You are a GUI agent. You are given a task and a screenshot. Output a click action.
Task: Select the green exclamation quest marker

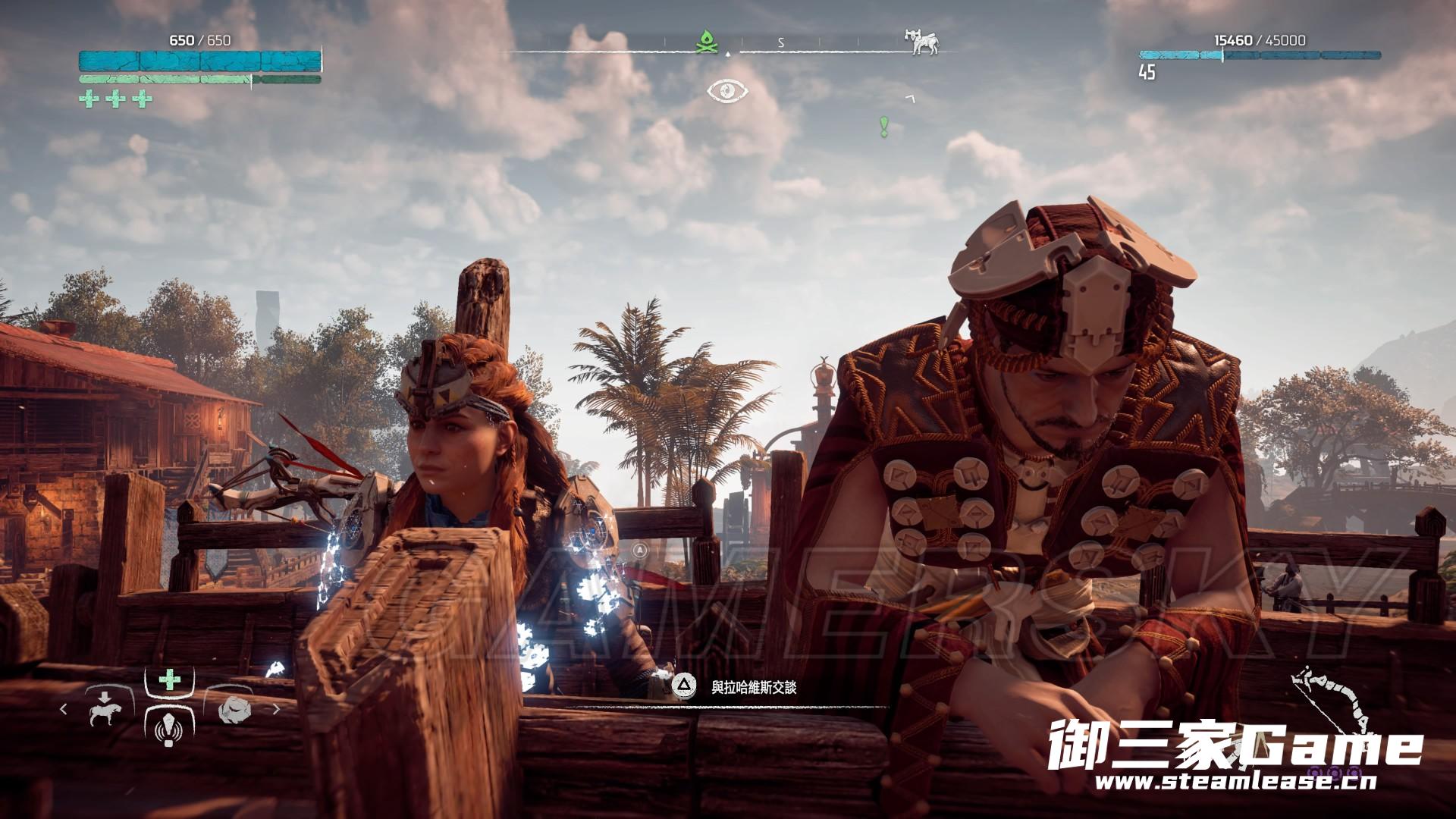883,126
